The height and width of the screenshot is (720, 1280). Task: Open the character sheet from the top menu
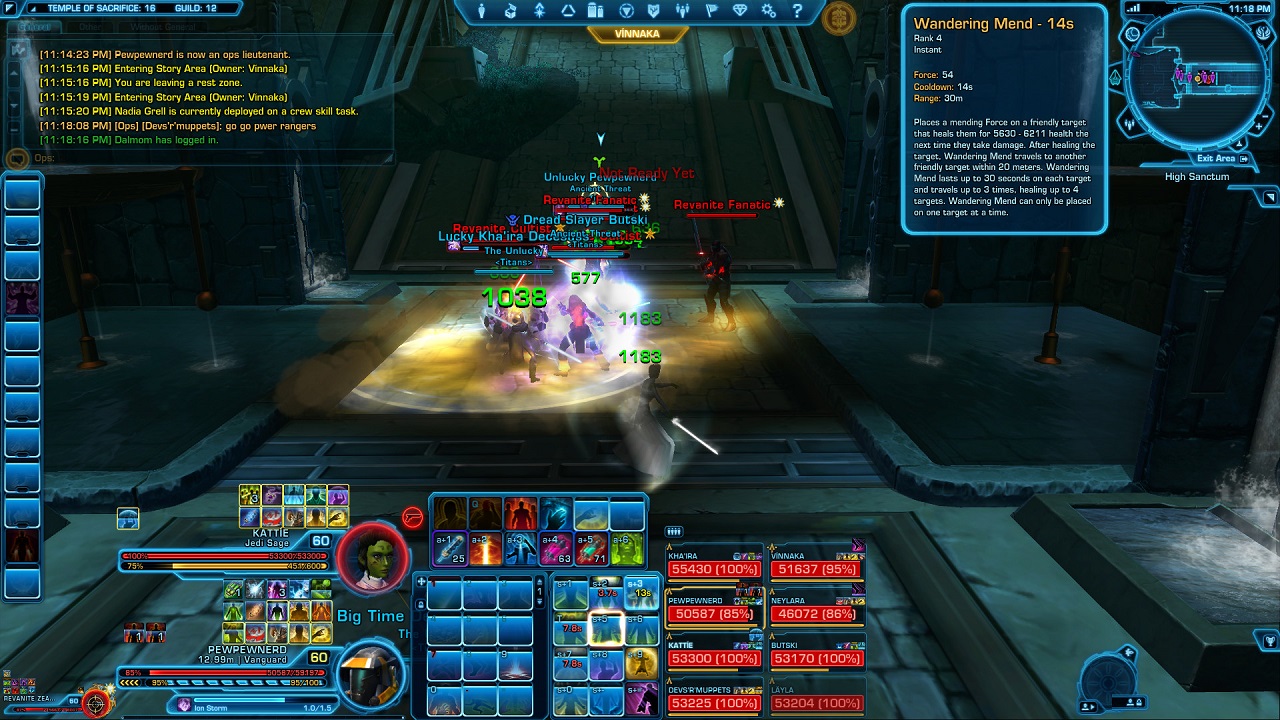482,11
